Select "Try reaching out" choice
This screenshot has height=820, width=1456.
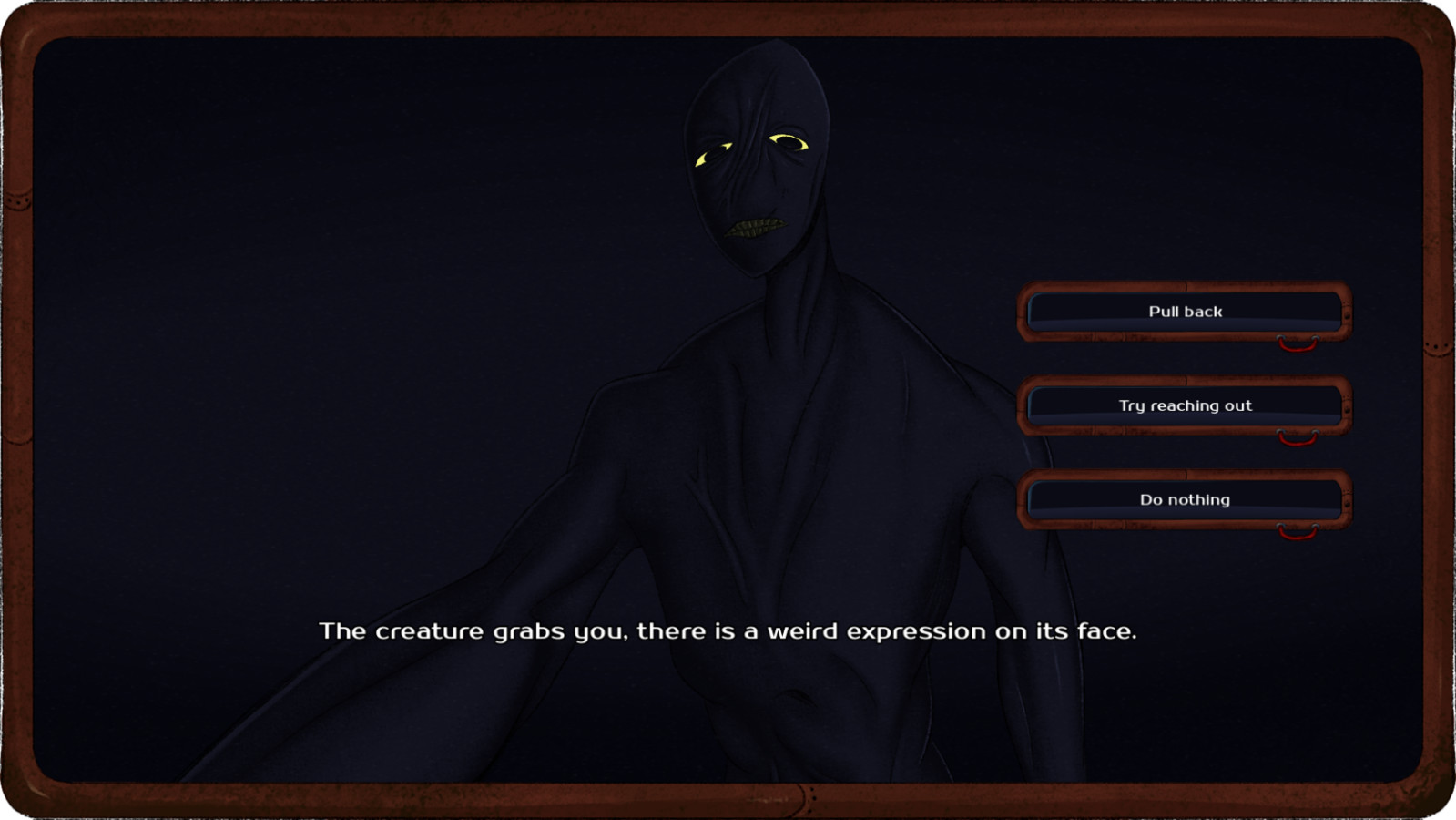click(1185, 405)
